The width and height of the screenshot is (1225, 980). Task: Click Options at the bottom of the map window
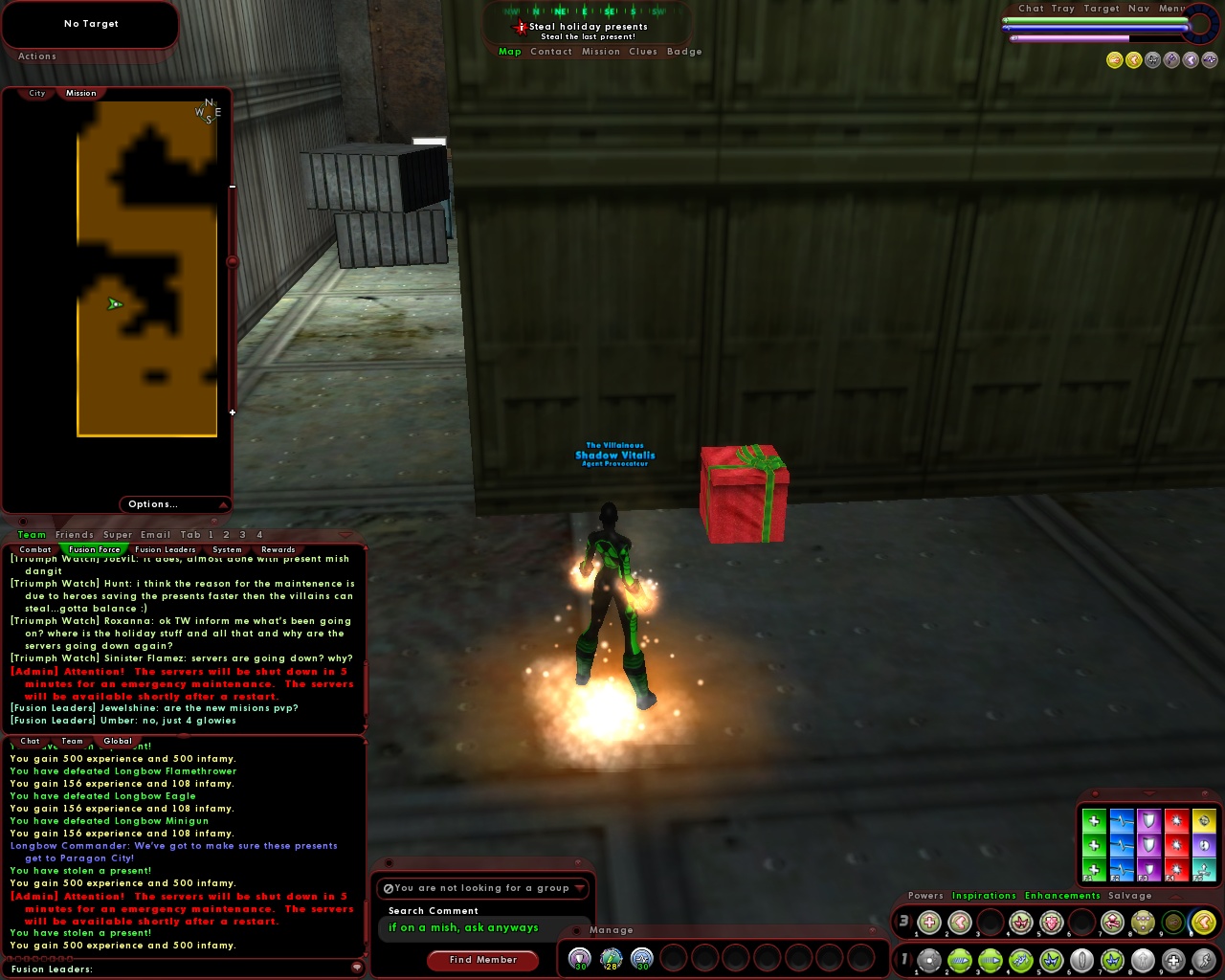153,504
